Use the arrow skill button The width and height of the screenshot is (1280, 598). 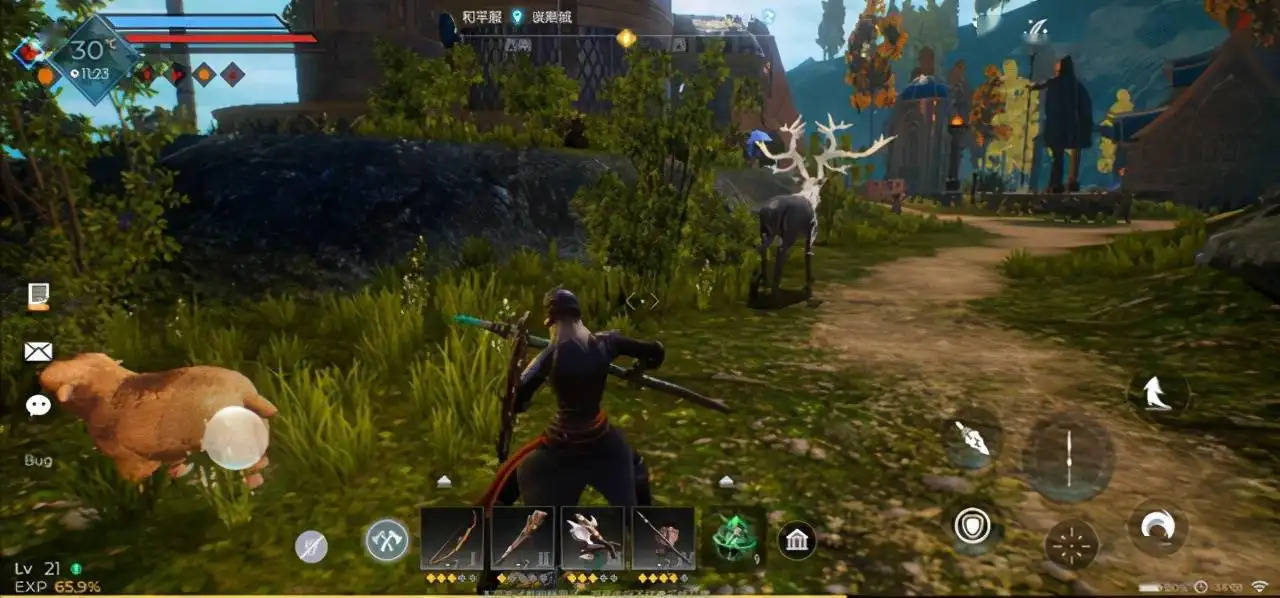(971, 437)
